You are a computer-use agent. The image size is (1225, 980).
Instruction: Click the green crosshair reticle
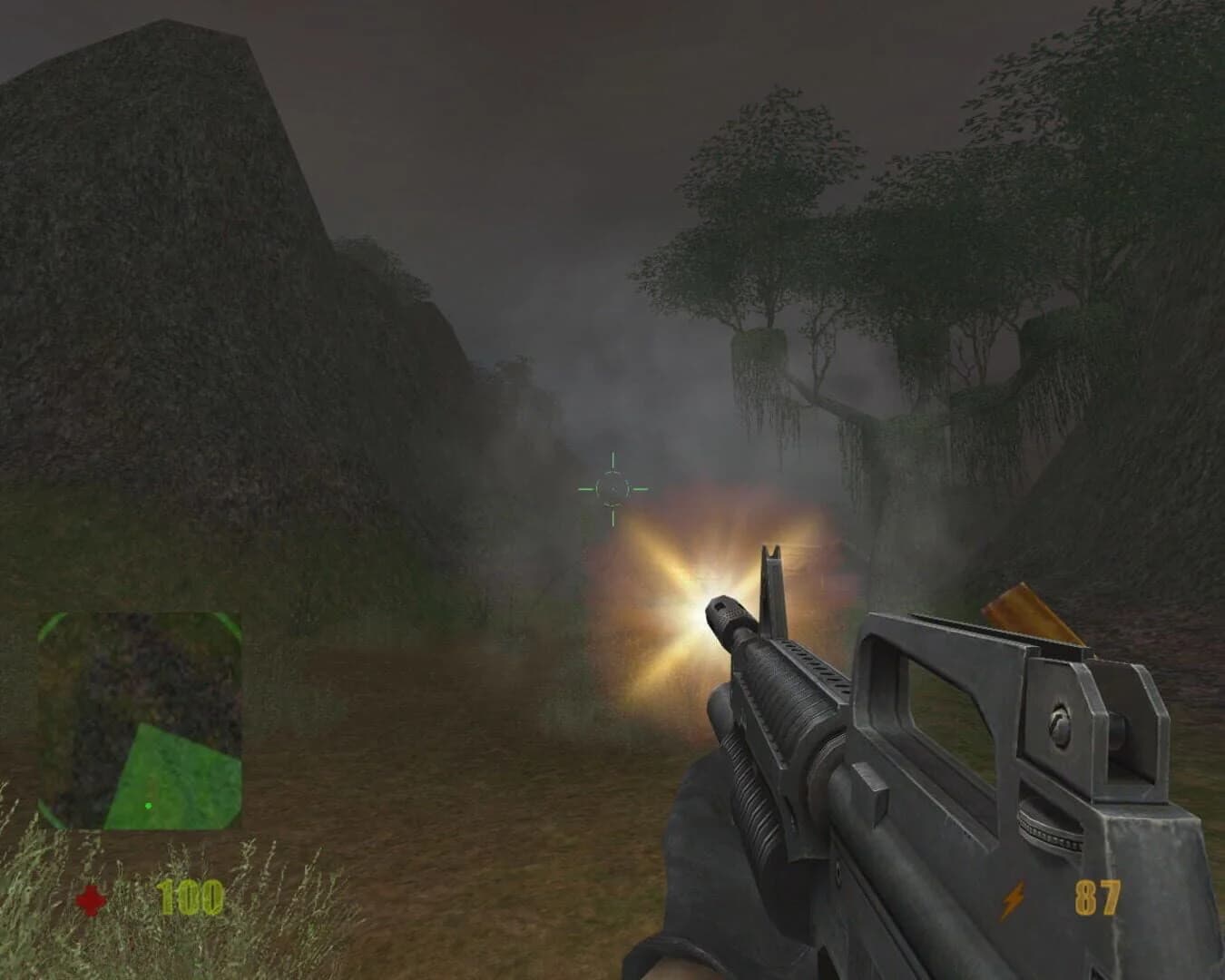coord(612,488)
